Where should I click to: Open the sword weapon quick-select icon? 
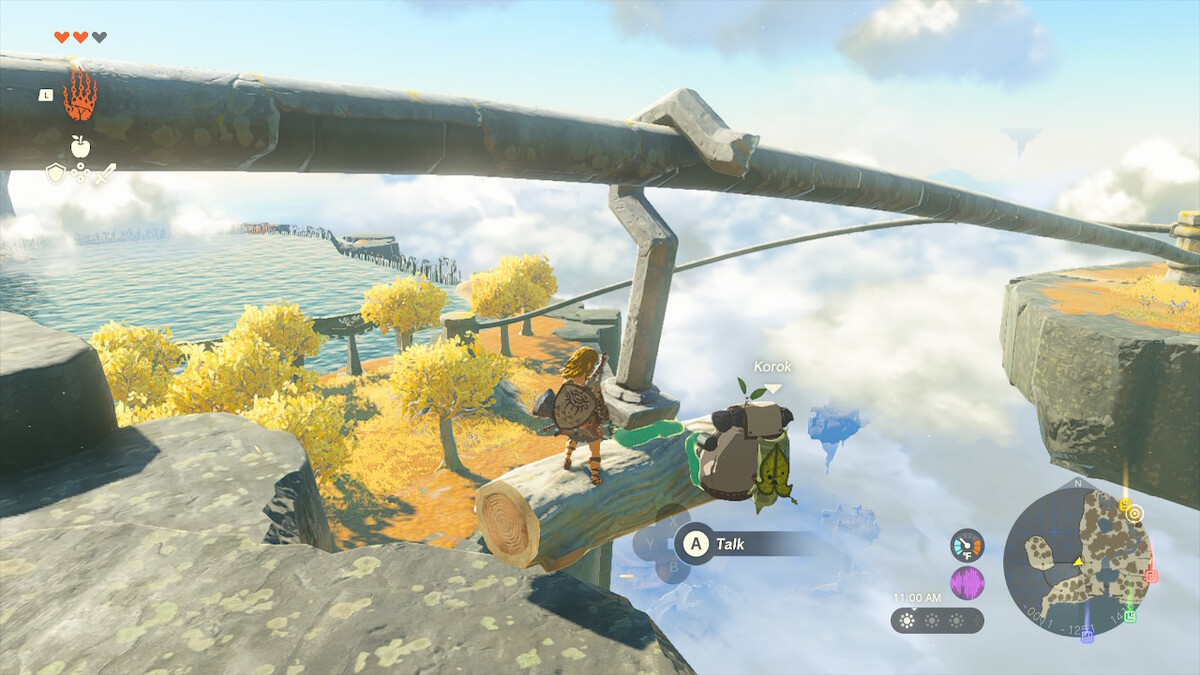[x=105, y=174]
